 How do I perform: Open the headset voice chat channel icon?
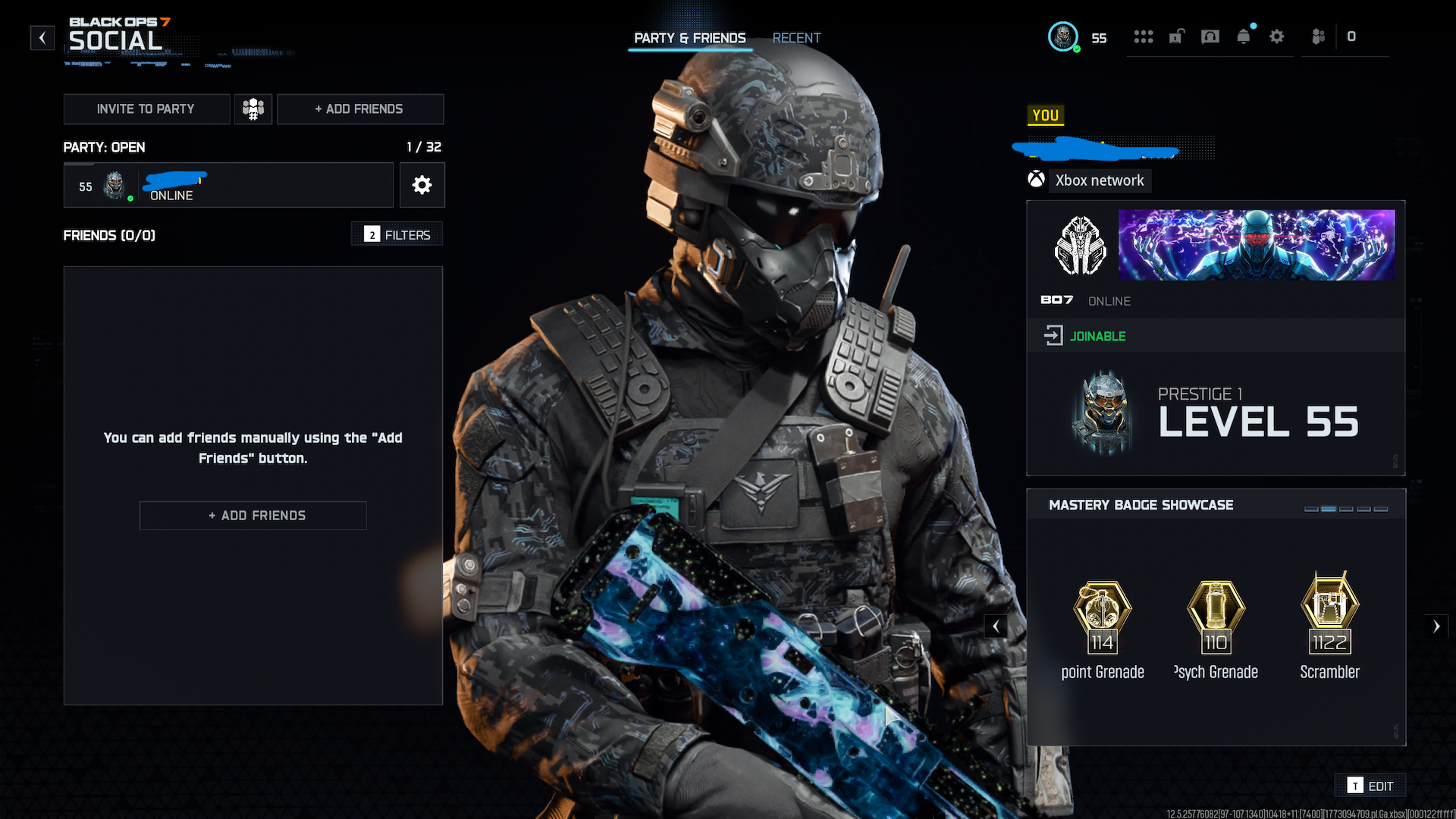[1210, 36]
